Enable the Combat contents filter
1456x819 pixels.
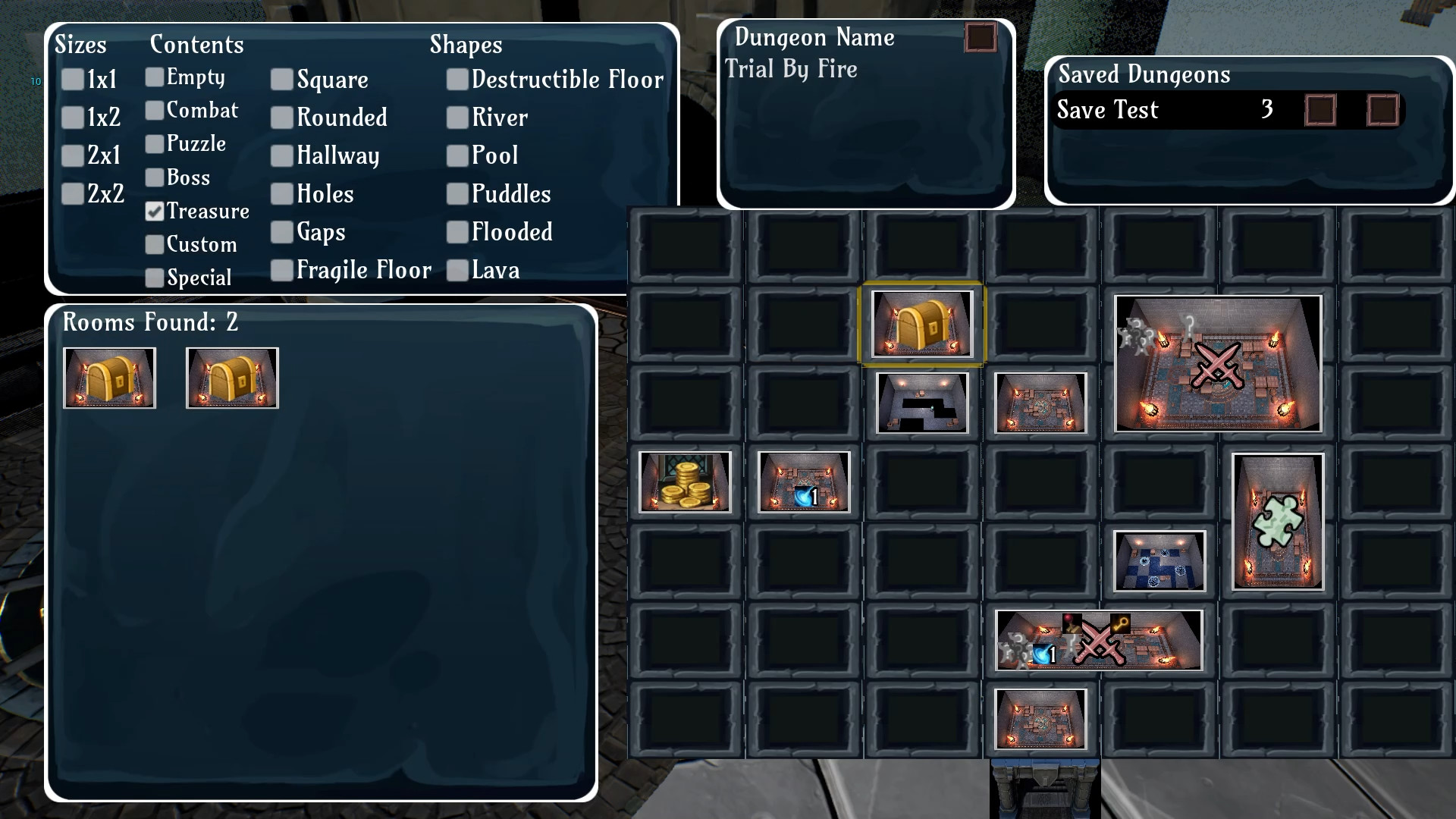(155, 111)
